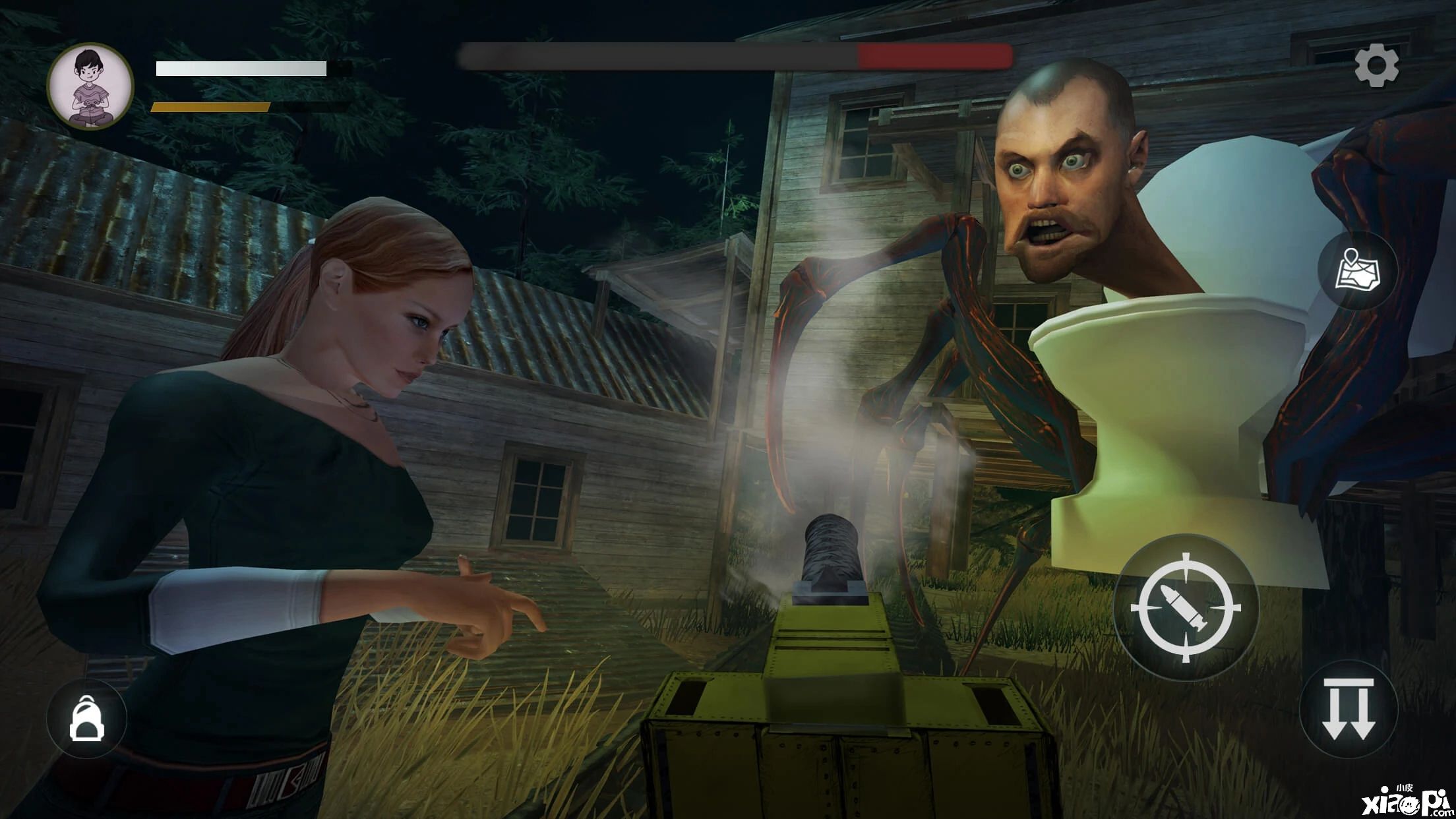Activate the double down-arrow button
Screen dimensions: 1456x819
click(1348, 708)
